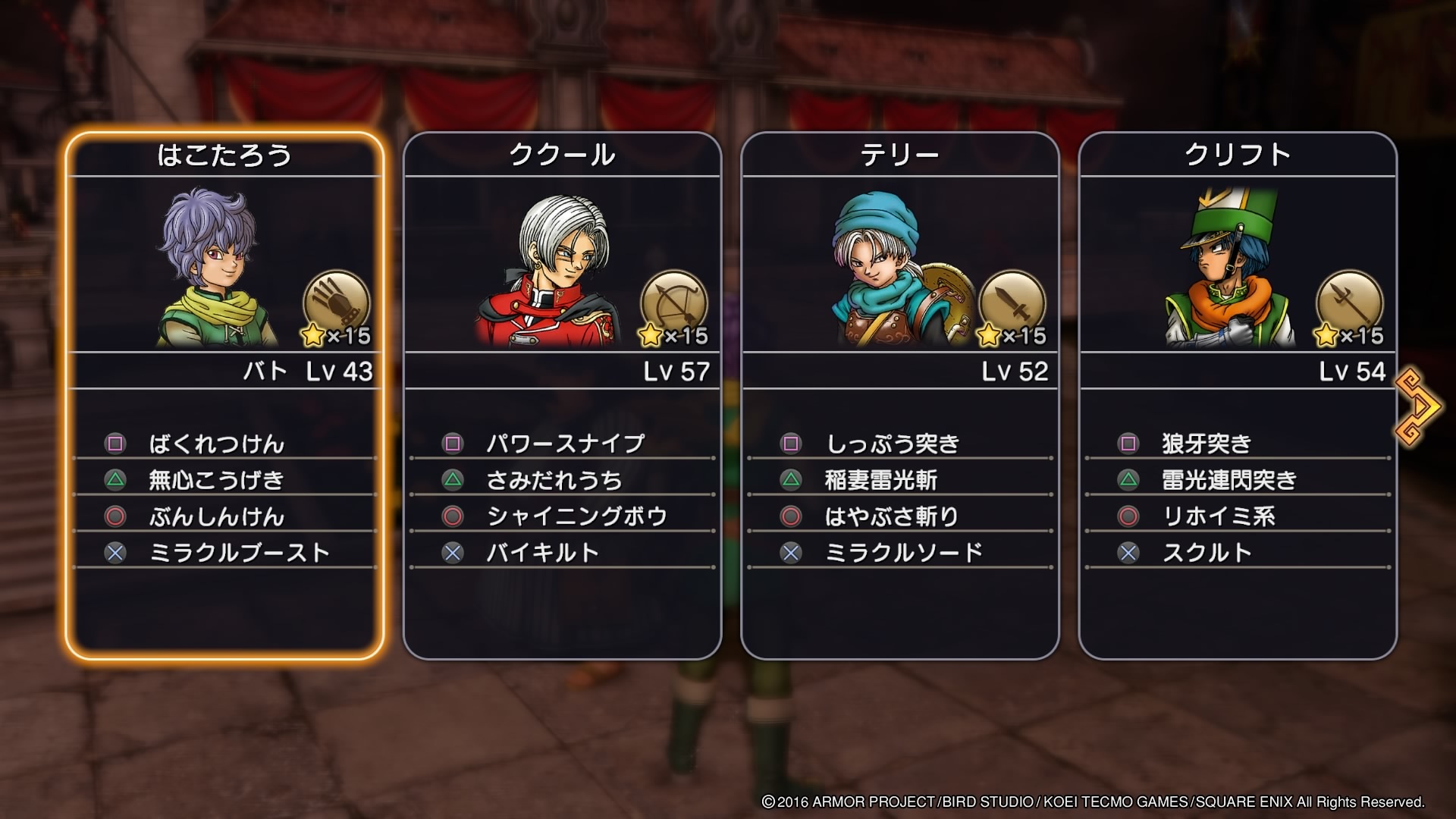Click the golden next-page arrow
The image size is (1456, 819).
[x=1417, y=406]
